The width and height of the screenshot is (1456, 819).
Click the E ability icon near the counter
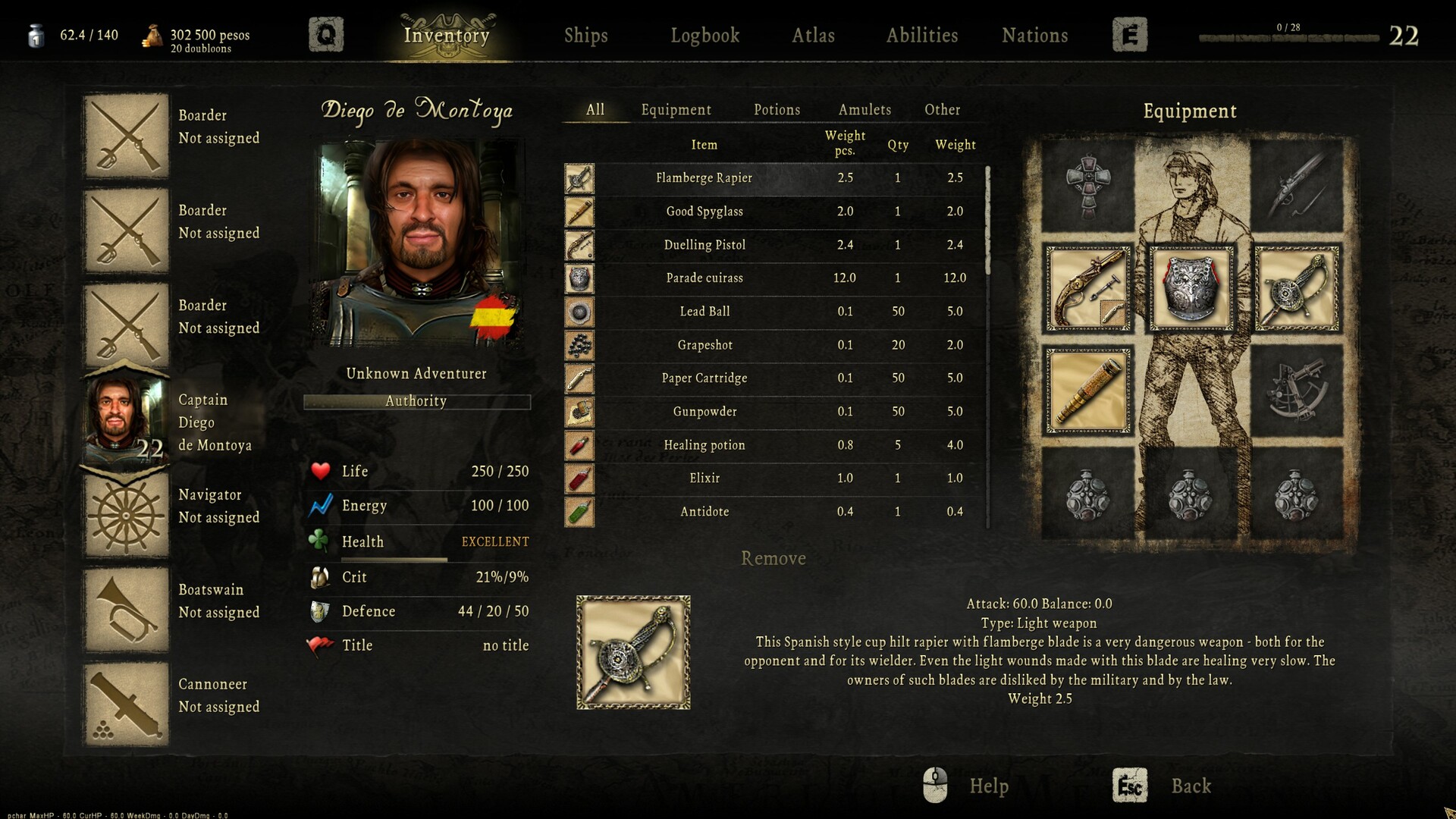1130,34
